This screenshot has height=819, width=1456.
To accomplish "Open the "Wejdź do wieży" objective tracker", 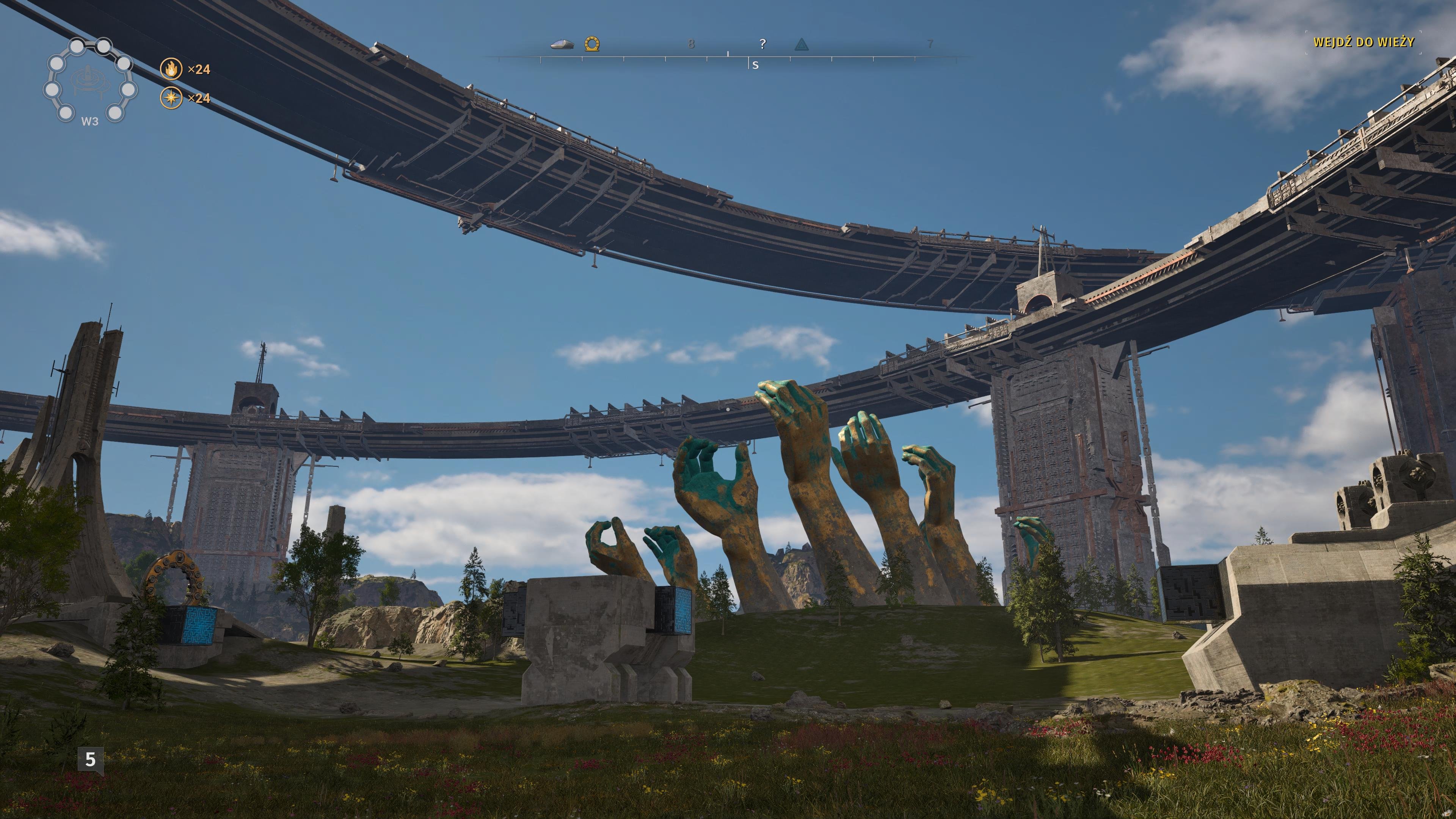I will point(1363,42).
